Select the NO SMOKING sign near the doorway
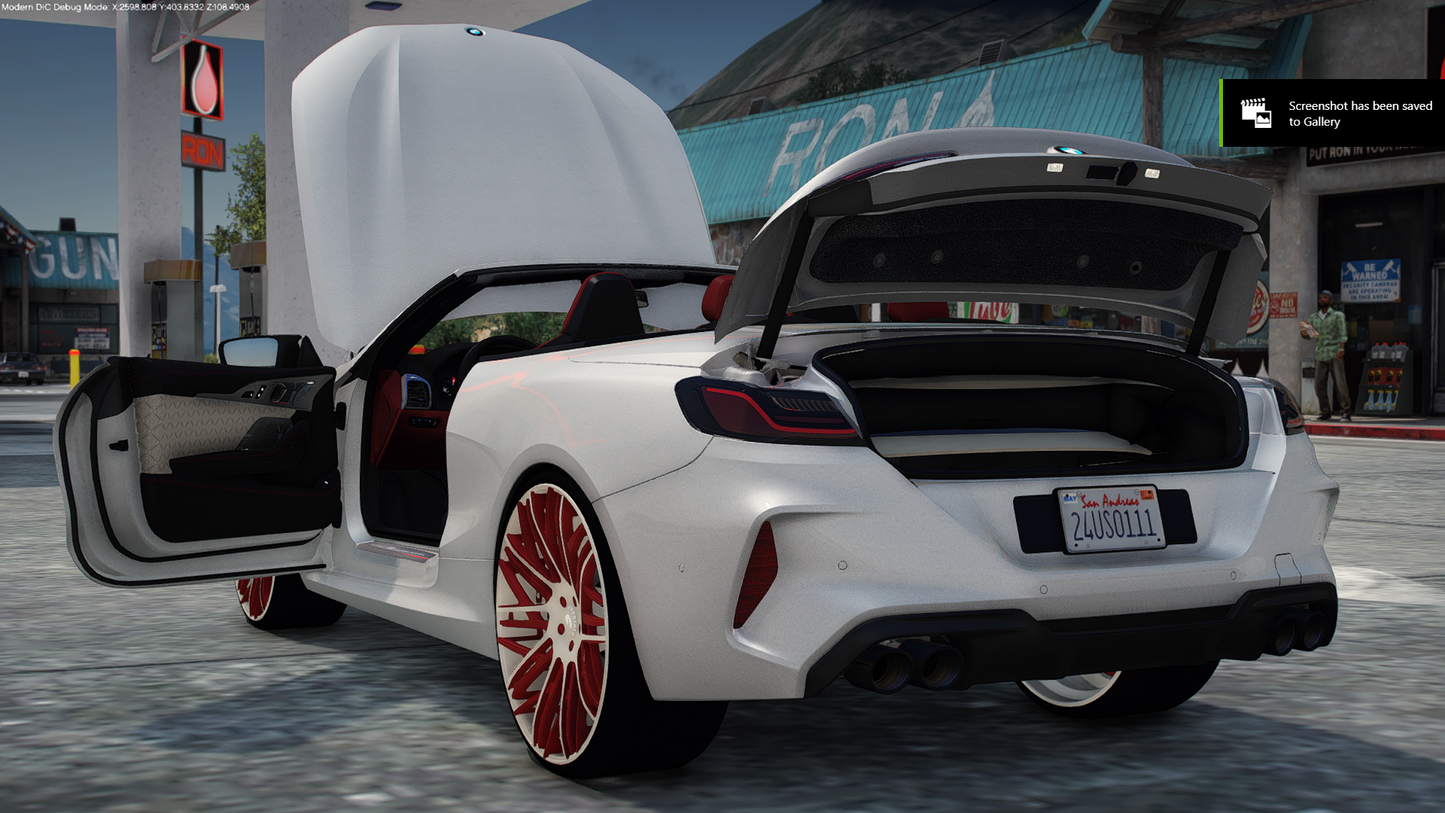Image resolution: width=1445 pixels, height=813 pixels. 1284,305
